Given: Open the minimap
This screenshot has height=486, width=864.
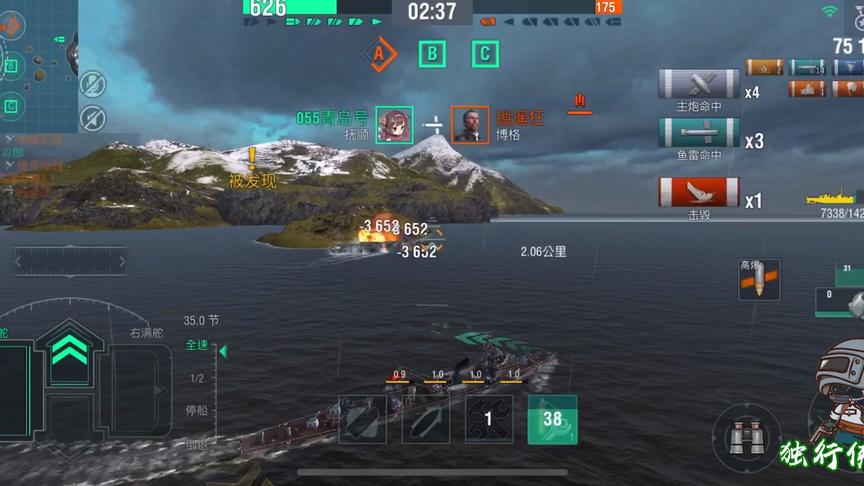Looking at the screenshot, I should click(38, 62).
